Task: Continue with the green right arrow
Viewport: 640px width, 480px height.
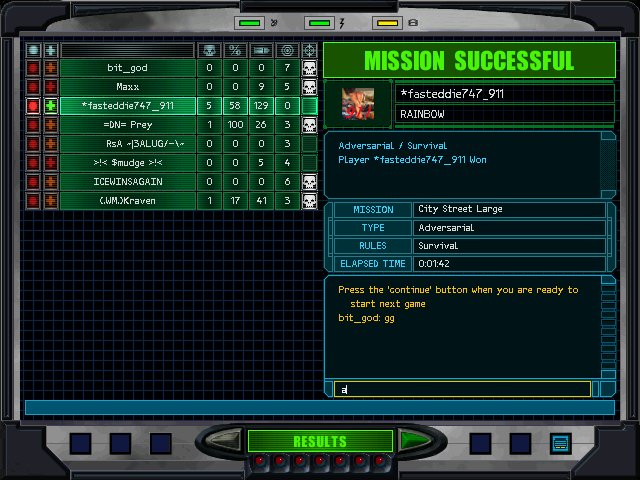Action: coord(414,441)
